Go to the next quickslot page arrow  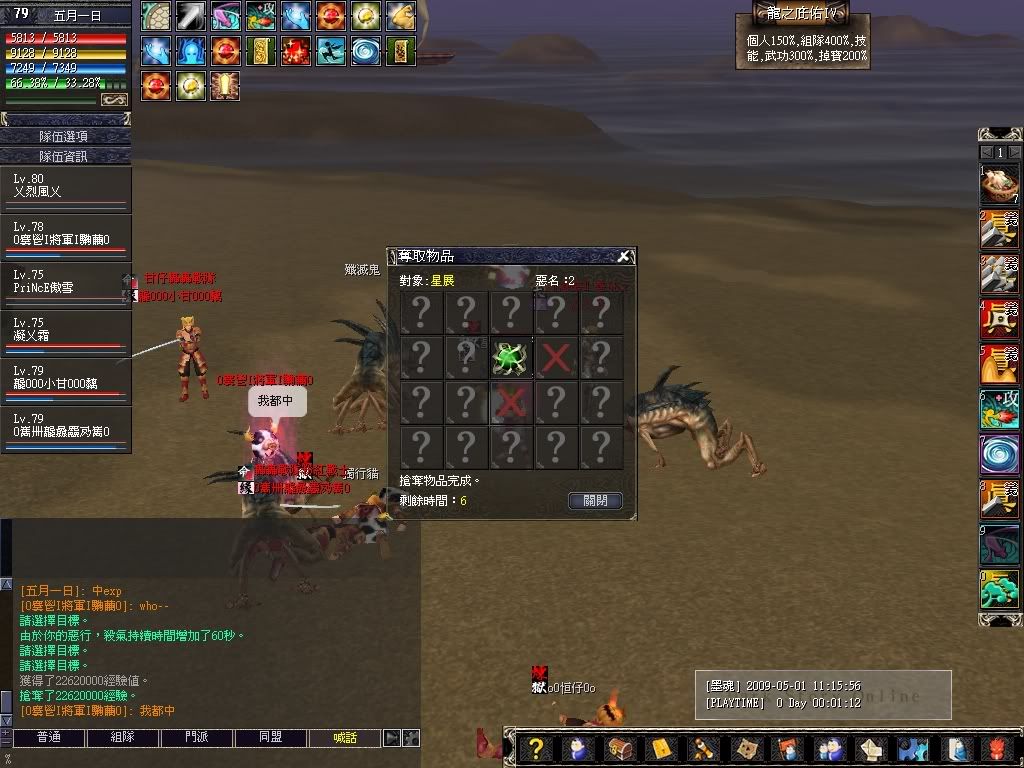(1015, 152)
